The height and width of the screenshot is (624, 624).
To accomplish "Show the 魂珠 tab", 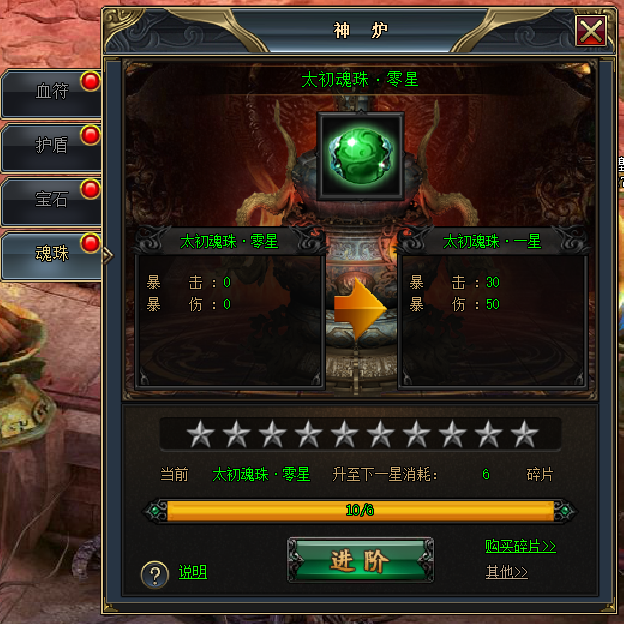I will tap(51, 254).
